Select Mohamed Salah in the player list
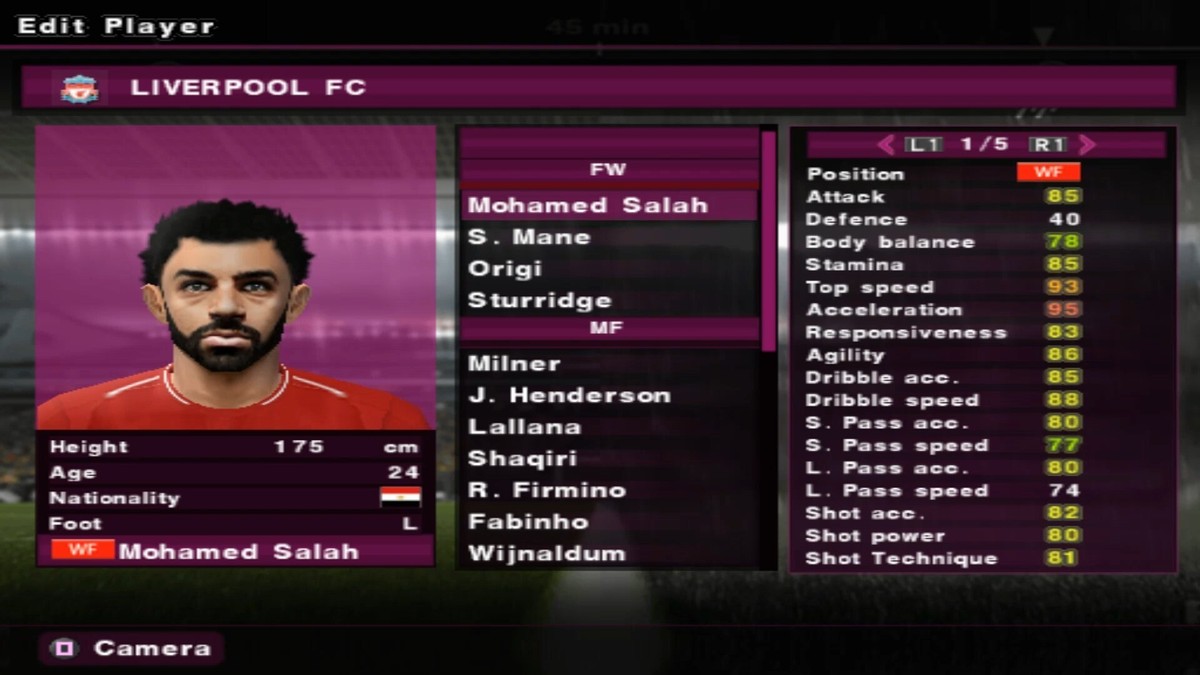 (x=588, y=205)
